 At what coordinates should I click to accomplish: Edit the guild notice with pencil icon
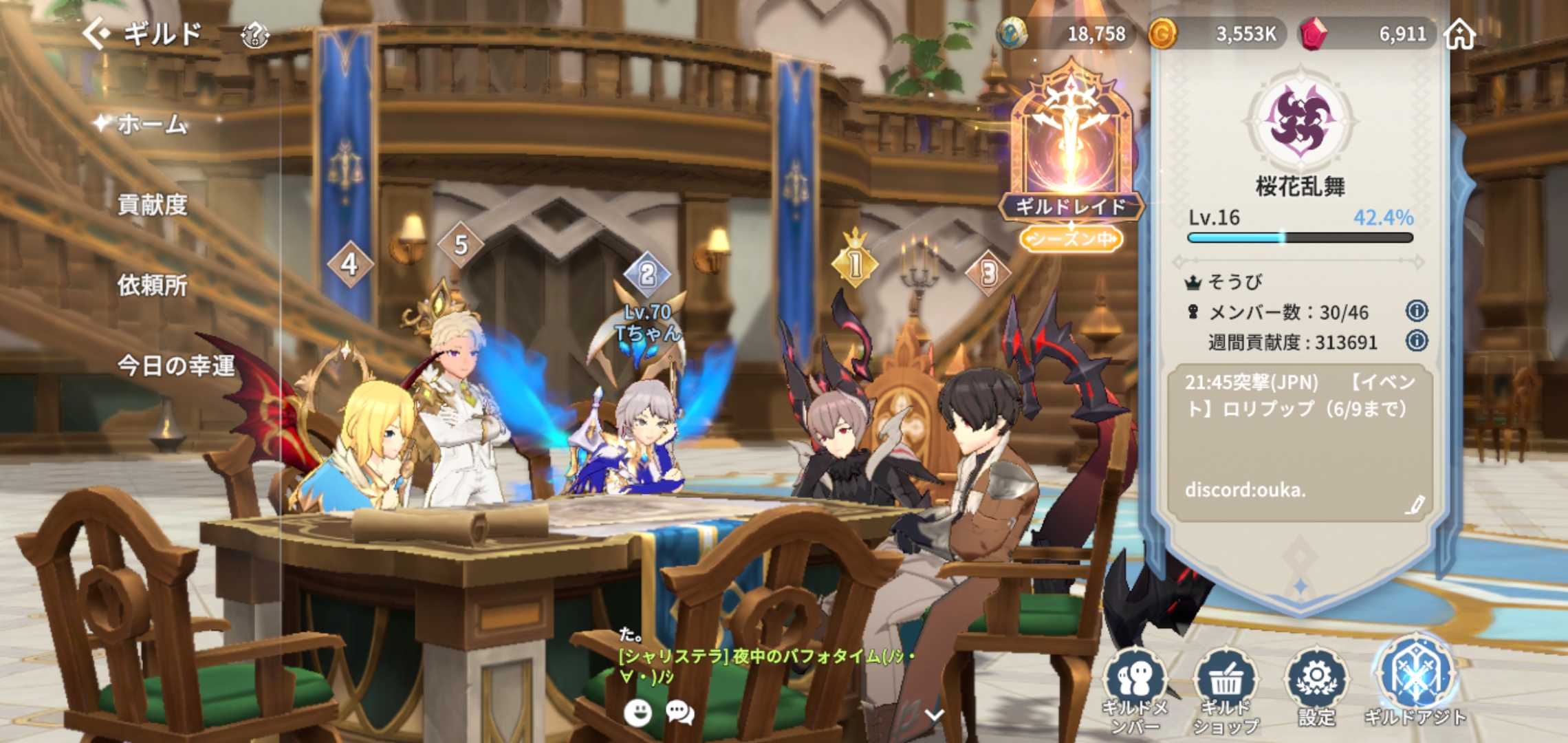(1414, 506)
